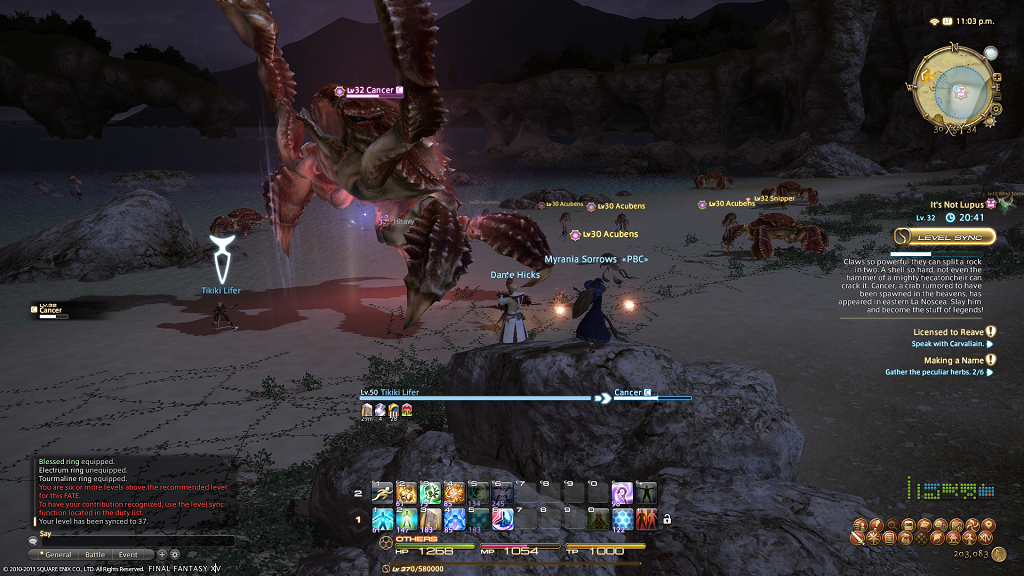
Task: Activate the Sprint running-figure ability
Action: 383,492
